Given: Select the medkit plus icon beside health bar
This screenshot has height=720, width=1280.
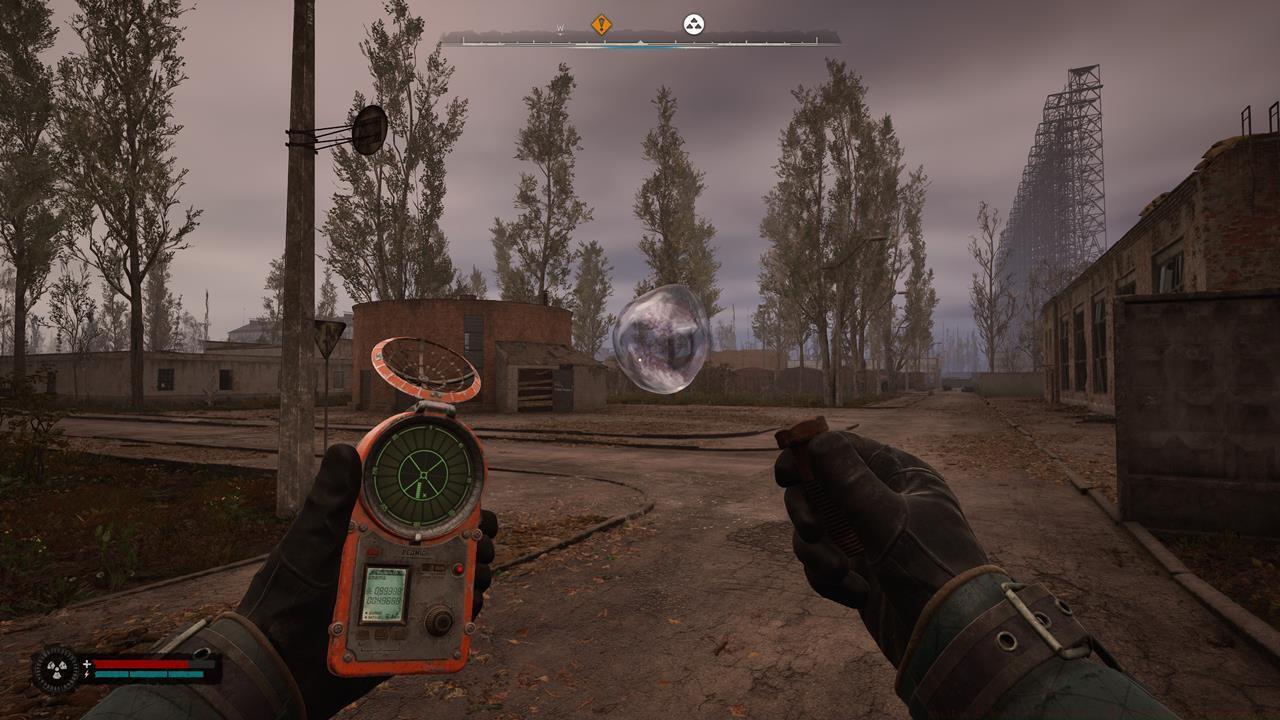Looking at the screenshot, I should click(x=87, y=663).
